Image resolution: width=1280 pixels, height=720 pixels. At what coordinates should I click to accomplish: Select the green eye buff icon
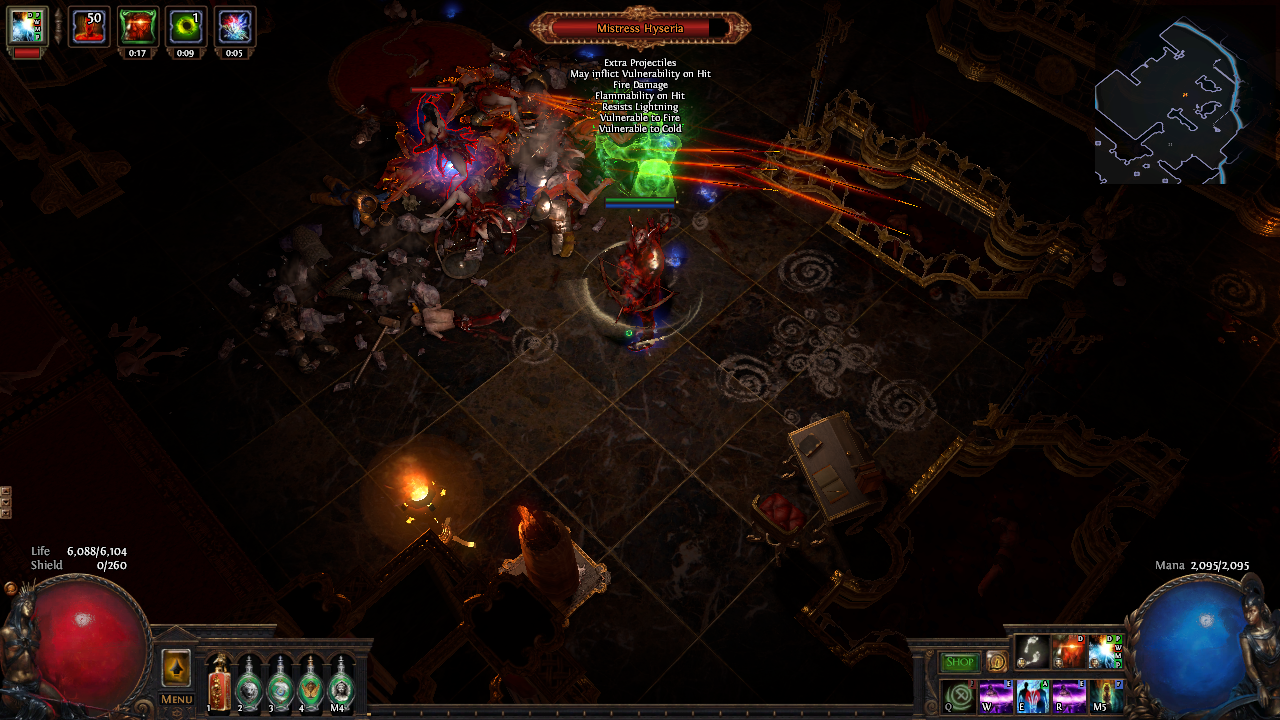click(186, 27)
